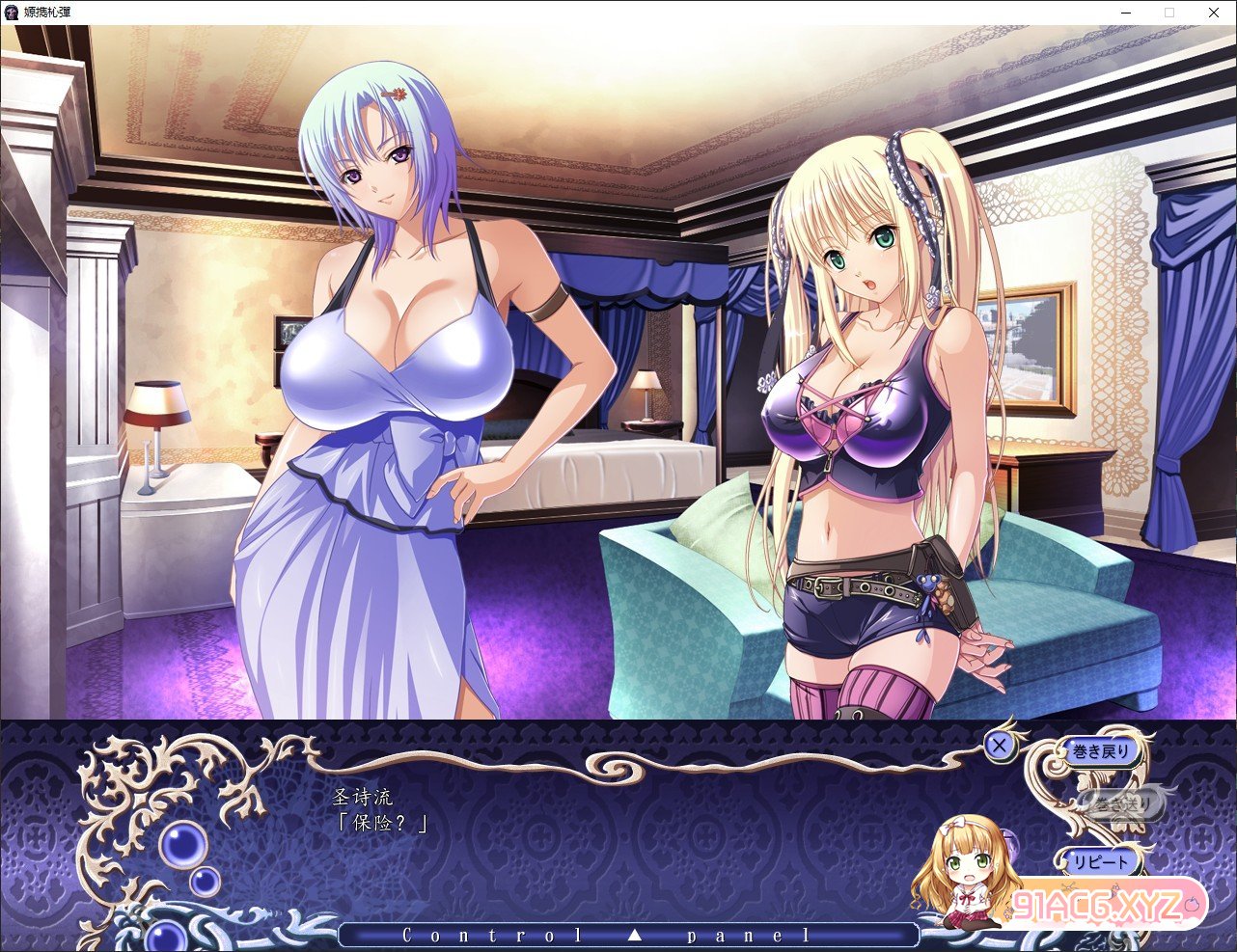Hide the dialogue box with the X button

(1000, 745)
